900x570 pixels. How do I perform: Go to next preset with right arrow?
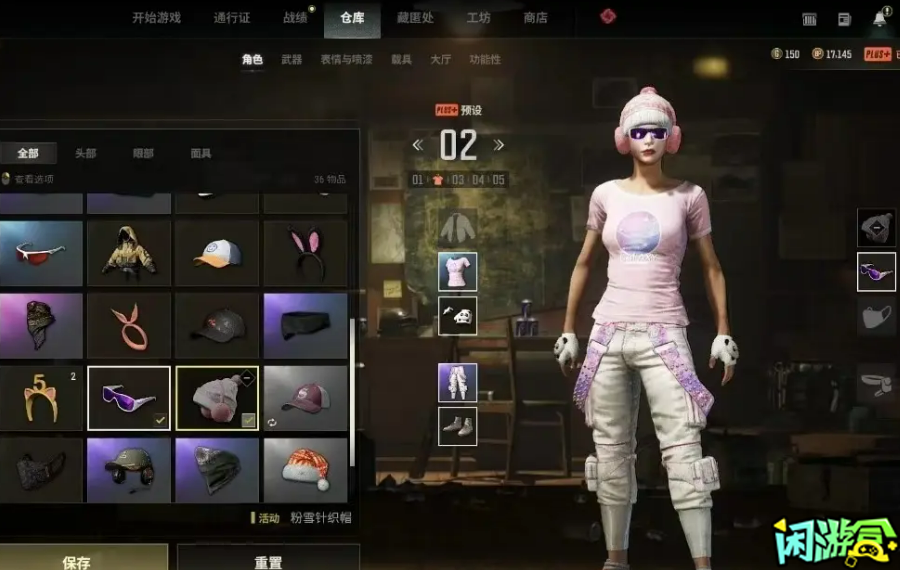tap(498, 146)
